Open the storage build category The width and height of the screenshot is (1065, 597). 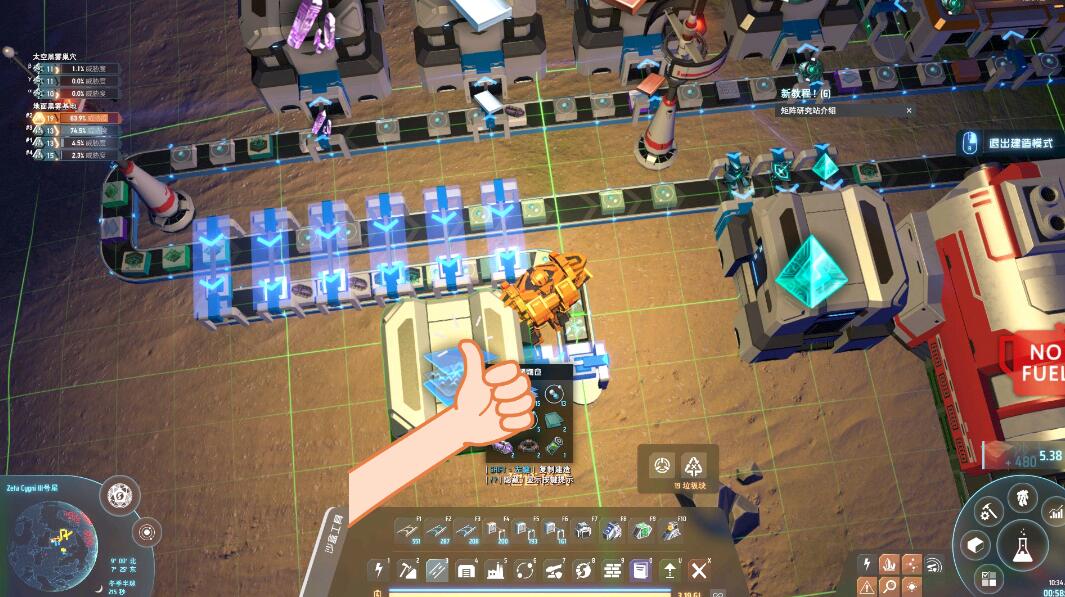(x=466, y=570)
